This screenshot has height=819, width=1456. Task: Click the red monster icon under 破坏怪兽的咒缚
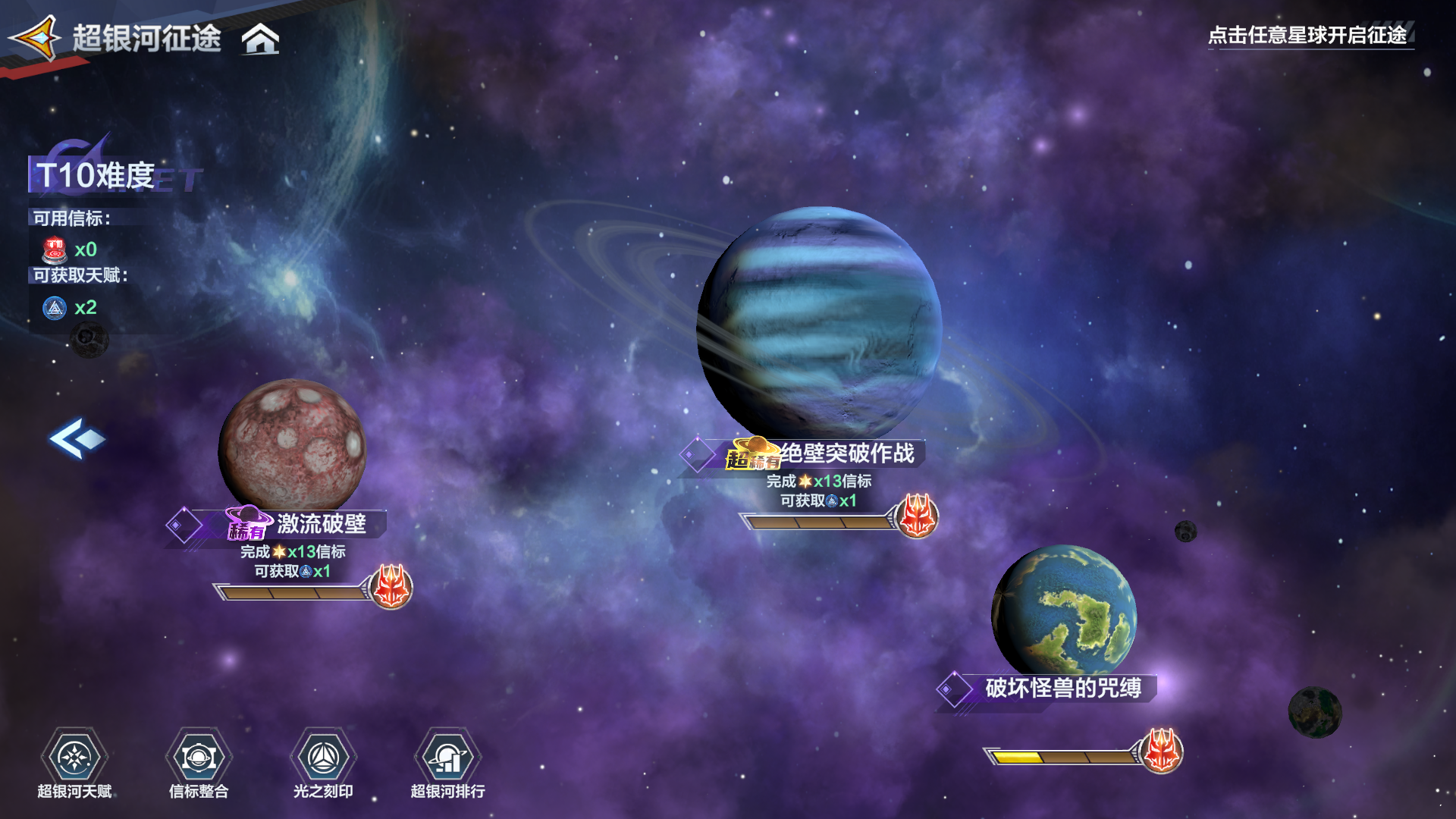1161,751
